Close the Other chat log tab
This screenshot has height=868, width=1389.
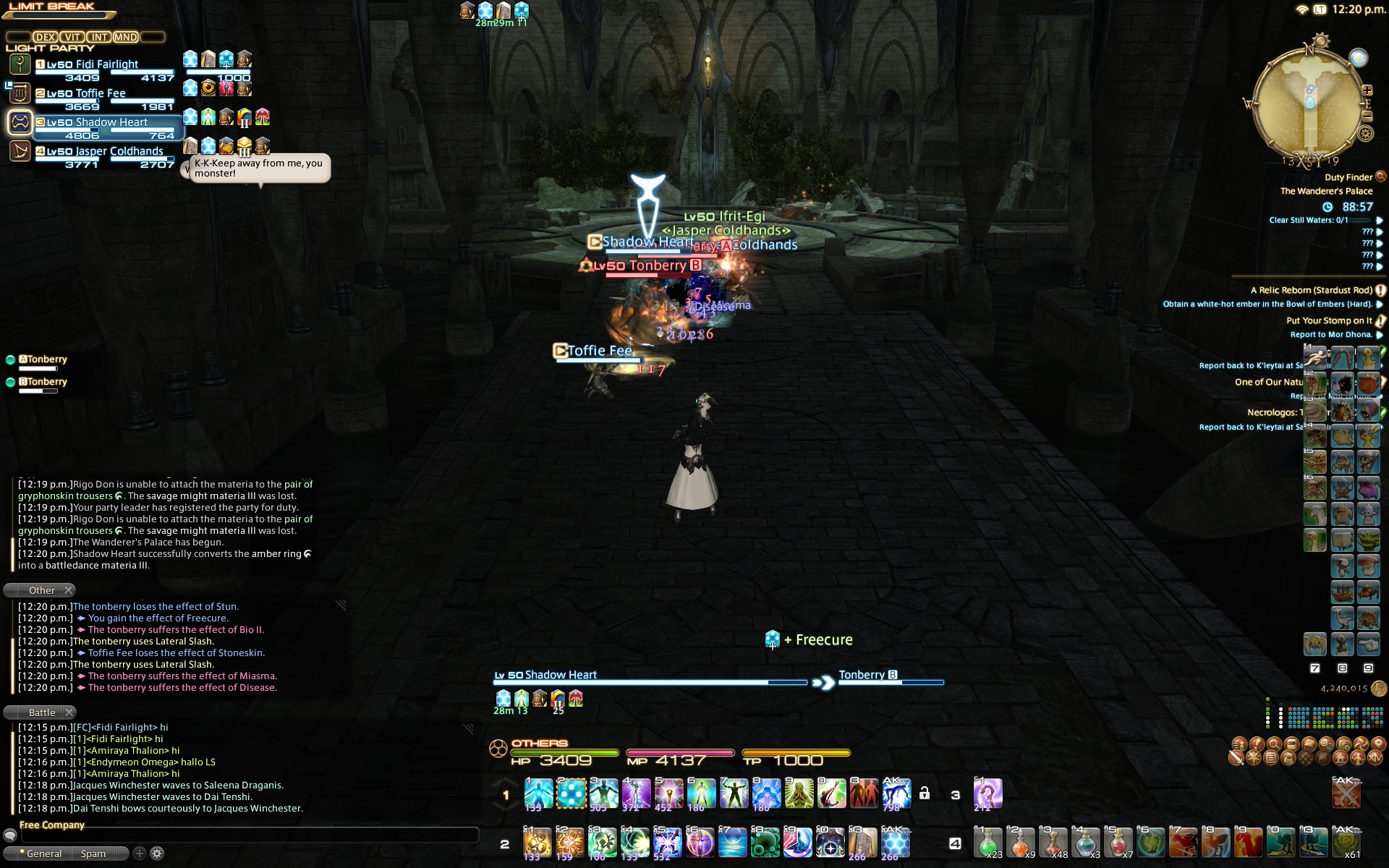69,590
